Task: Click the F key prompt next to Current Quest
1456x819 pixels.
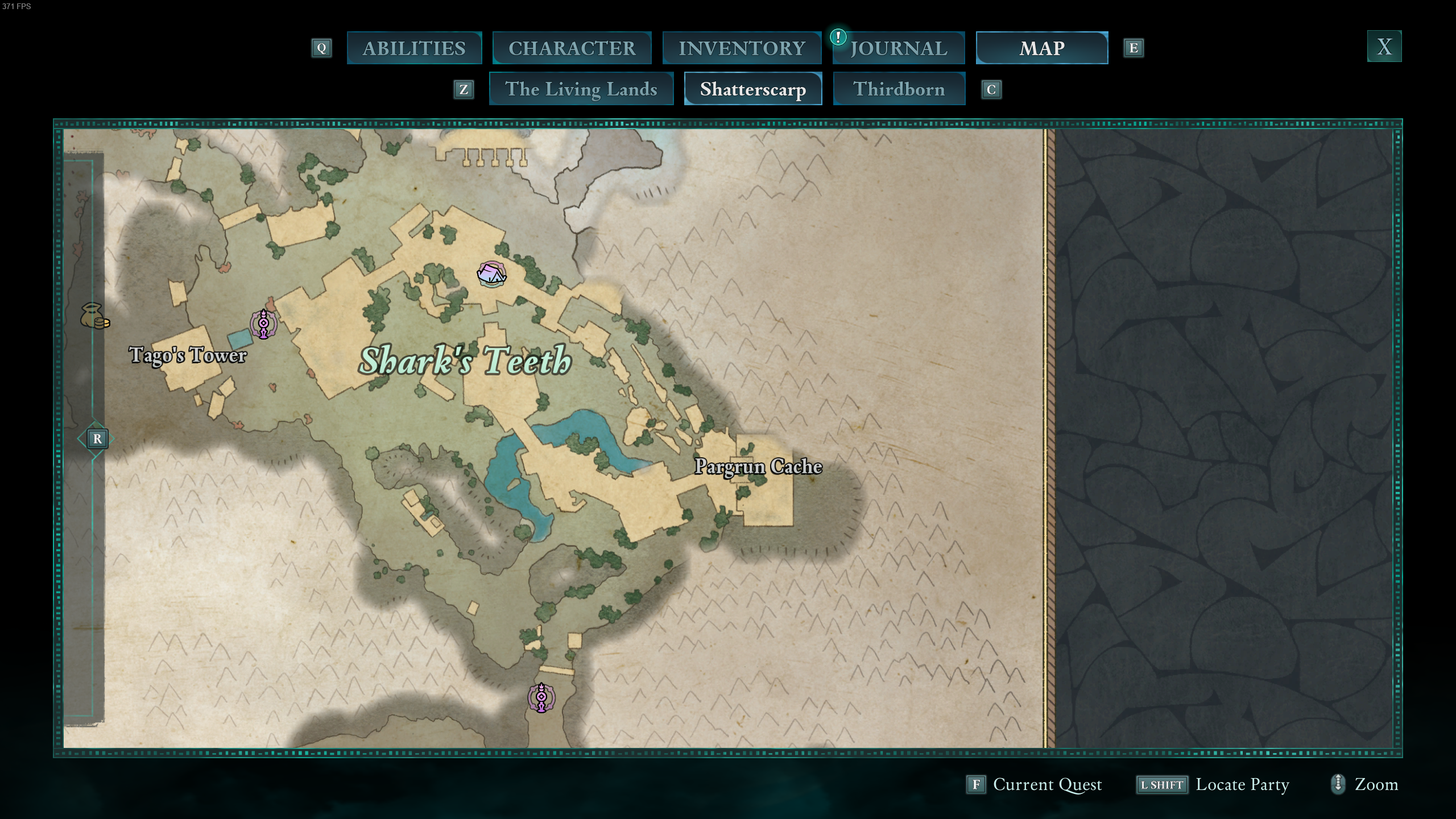Action: coord(977,785)
